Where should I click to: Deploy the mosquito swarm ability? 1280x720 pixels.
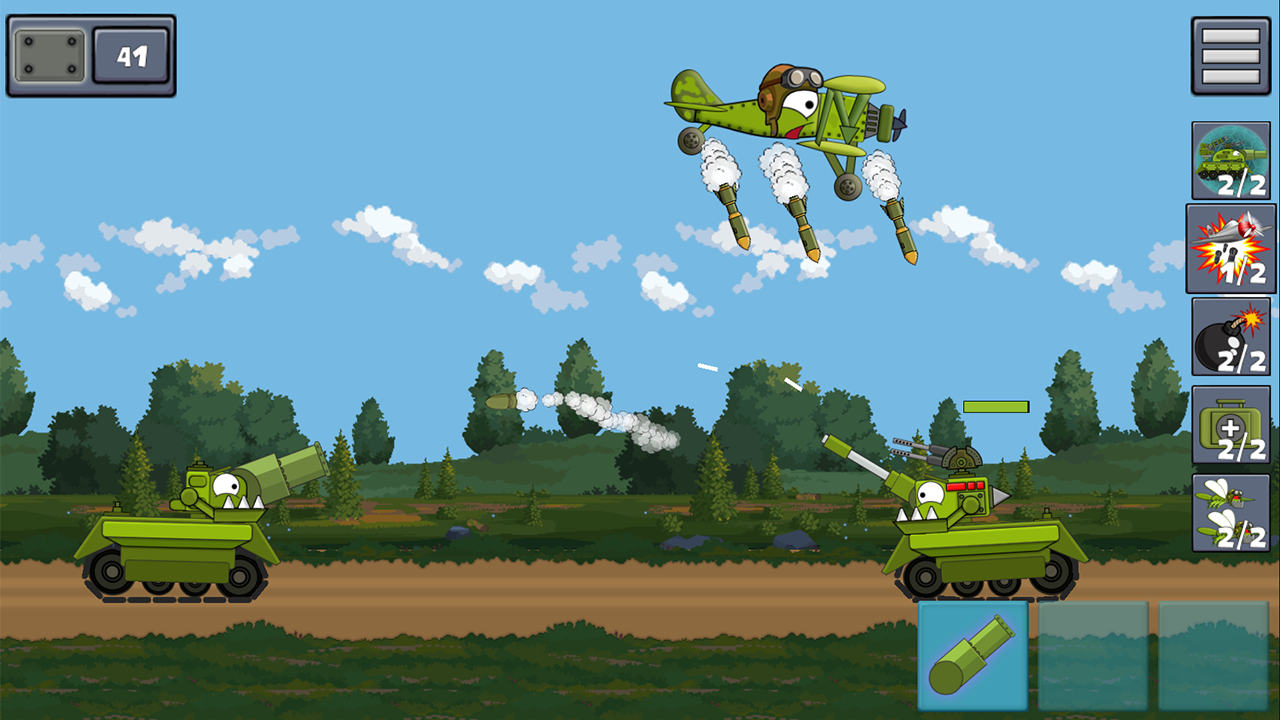click(1230, 512)
